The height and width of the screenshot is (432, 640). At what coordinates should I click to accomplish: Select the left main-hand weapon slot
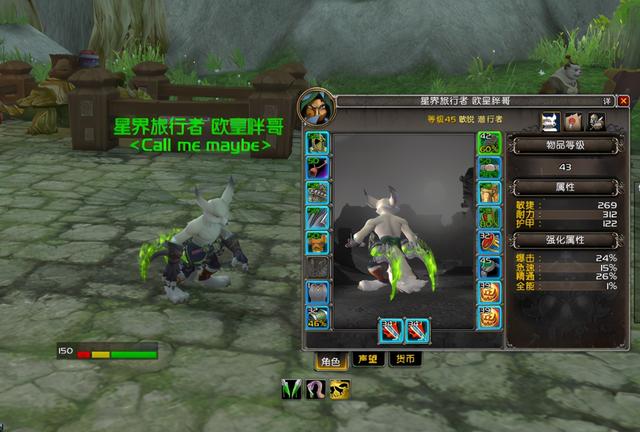pos(391,328)
